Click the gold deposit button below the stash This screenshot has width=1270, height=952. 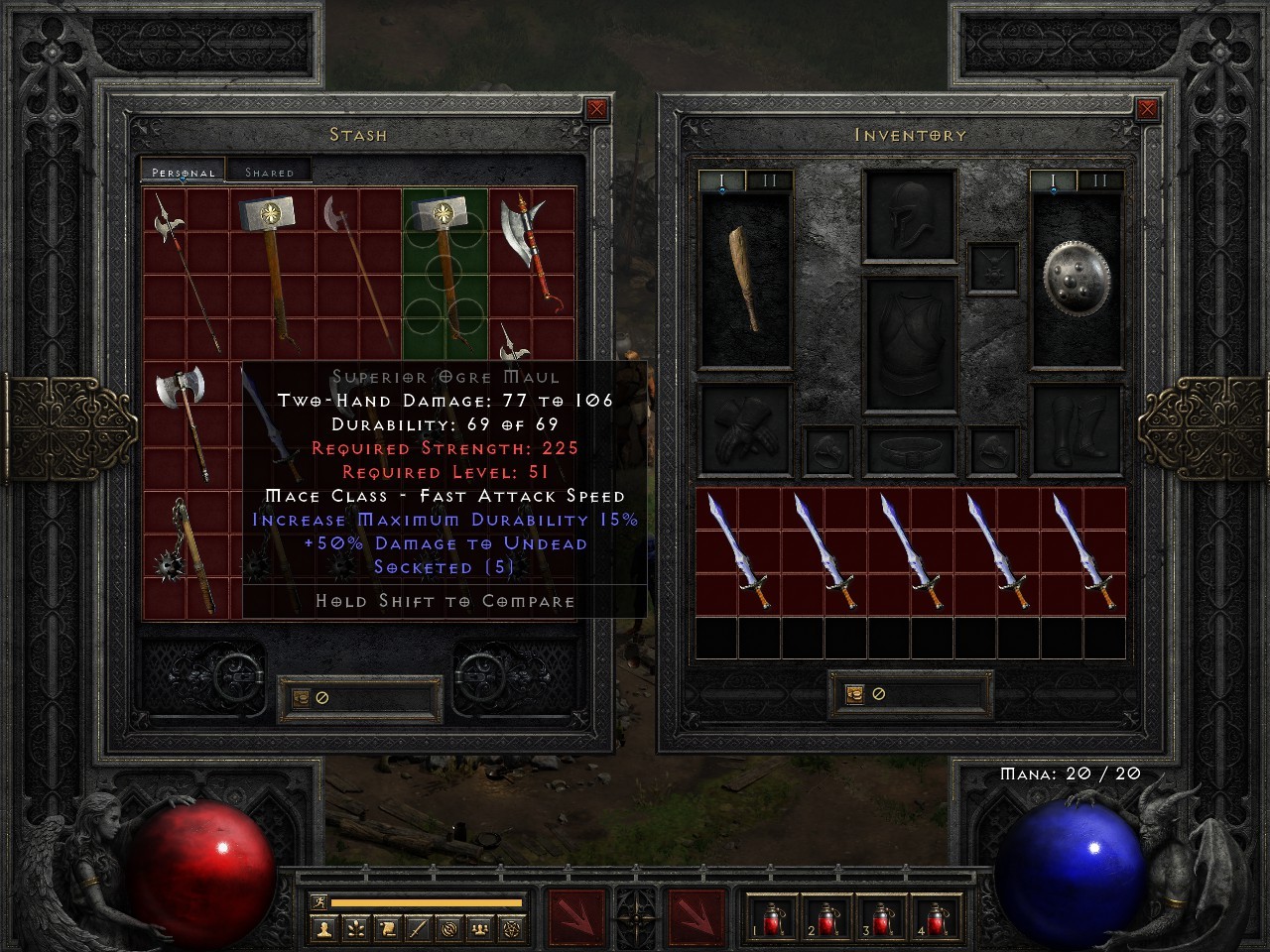[301, 696]
